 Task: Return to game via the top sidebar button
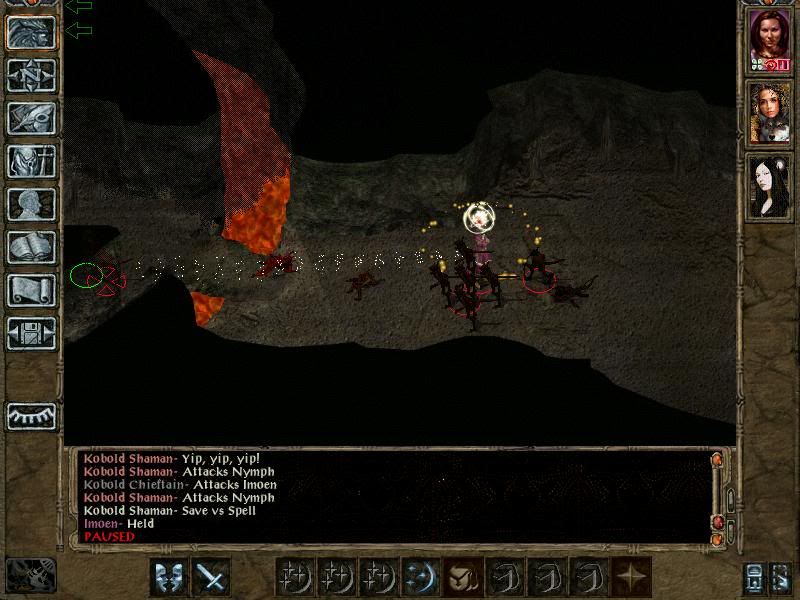coord(31,32)
